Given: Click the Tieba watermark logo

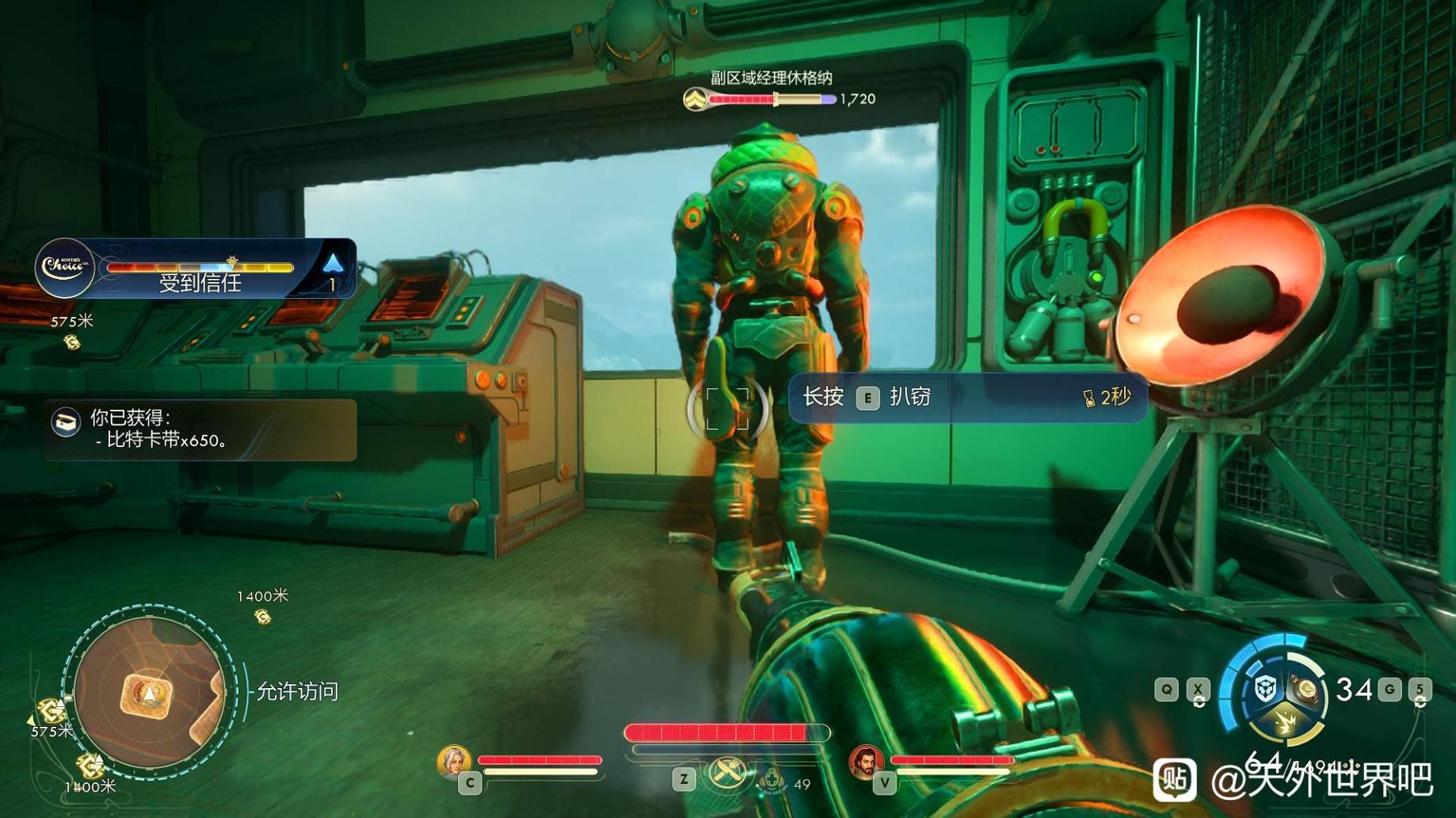Looking at the screenshot, I should click(x=1175, y=779).
